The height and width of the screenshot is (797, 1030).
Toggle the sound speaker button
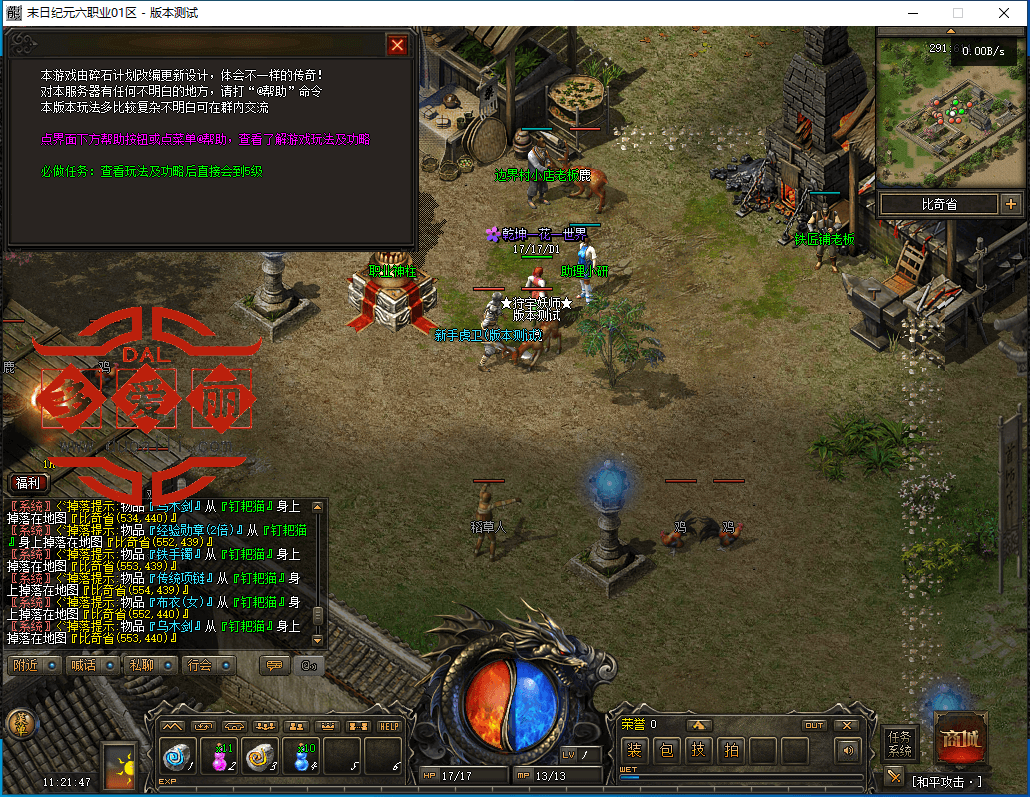pos(849,750)
